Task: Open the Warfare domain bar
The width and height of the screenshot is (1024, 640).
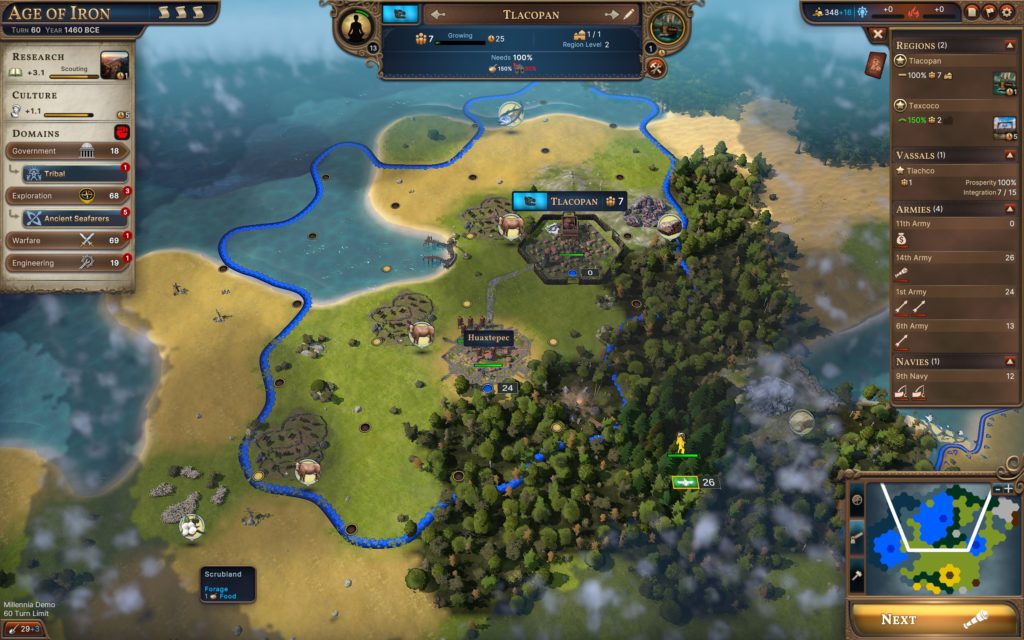Action: (66, 240)
